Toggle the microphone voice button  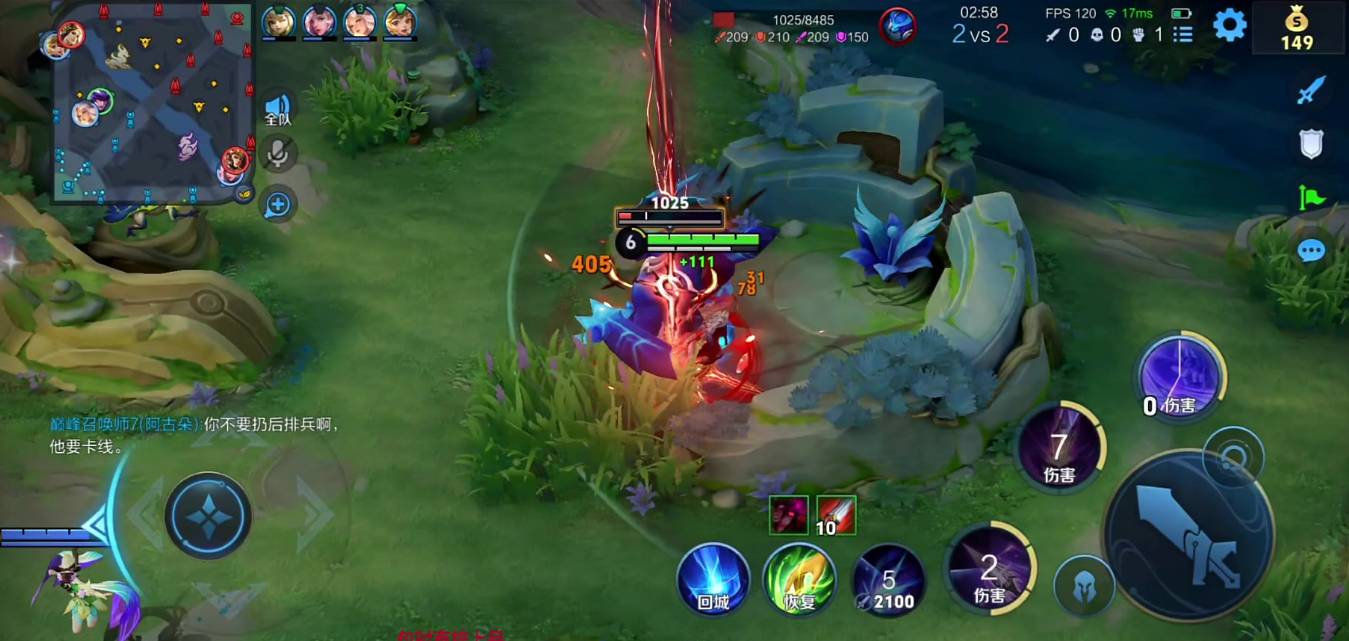[x=277, y=153]
